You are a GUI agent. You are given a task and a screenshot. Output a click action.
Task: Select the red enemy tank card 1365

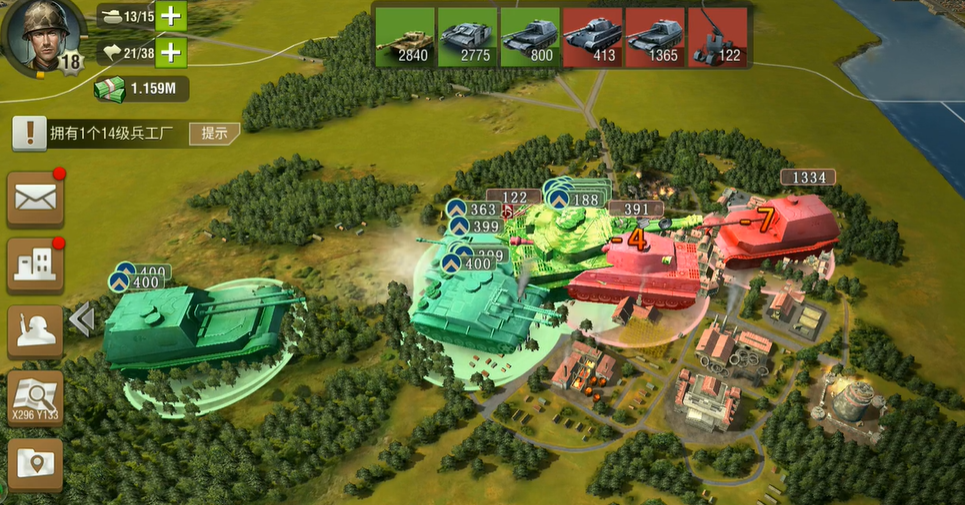click(x=655, y=37)
